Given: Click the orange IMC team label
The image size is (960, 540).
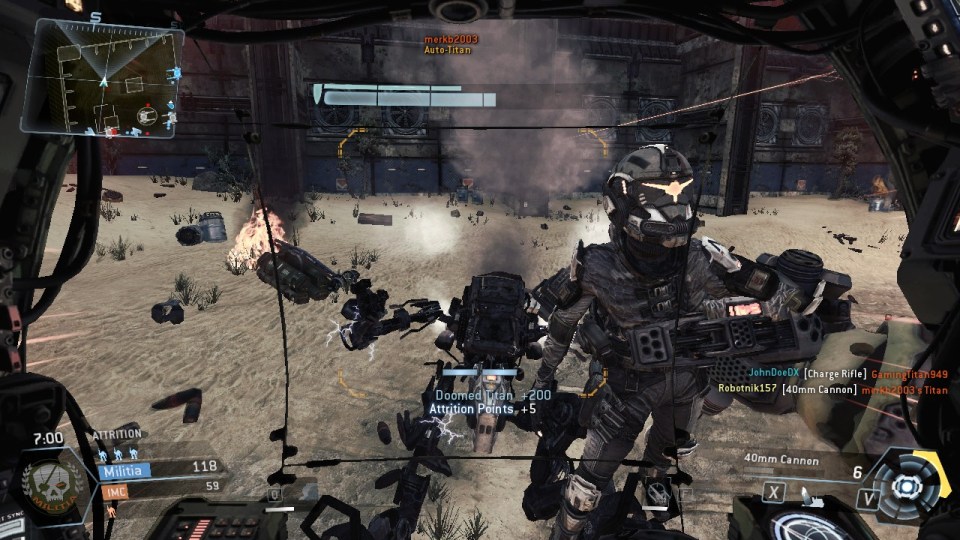Looking at the screenshot, I should (113, 490).
